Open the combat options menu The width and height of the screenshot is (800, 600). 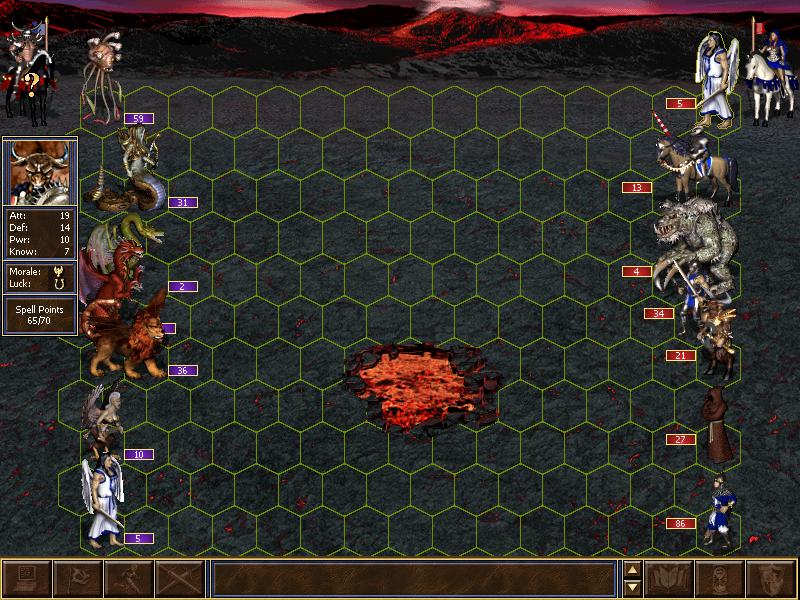coord(26,579)
